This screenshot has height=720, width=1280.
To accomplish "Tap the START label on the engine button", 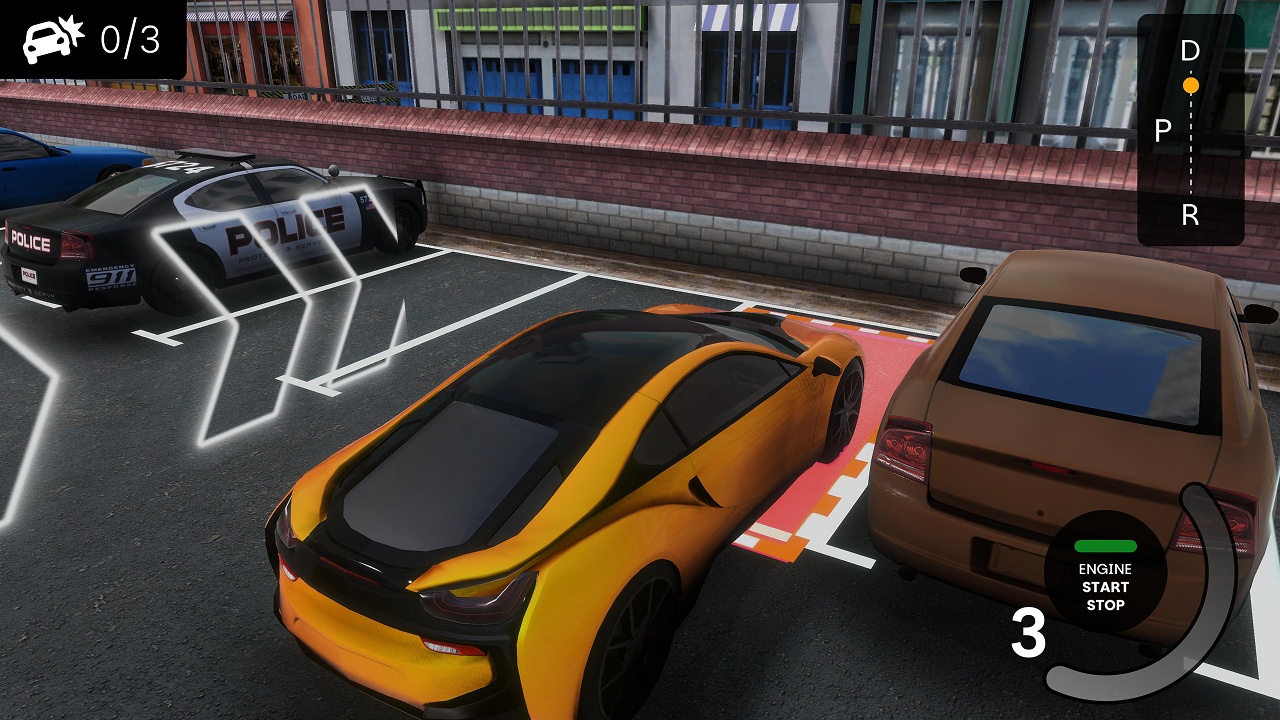I will [x=1103, y=588].
